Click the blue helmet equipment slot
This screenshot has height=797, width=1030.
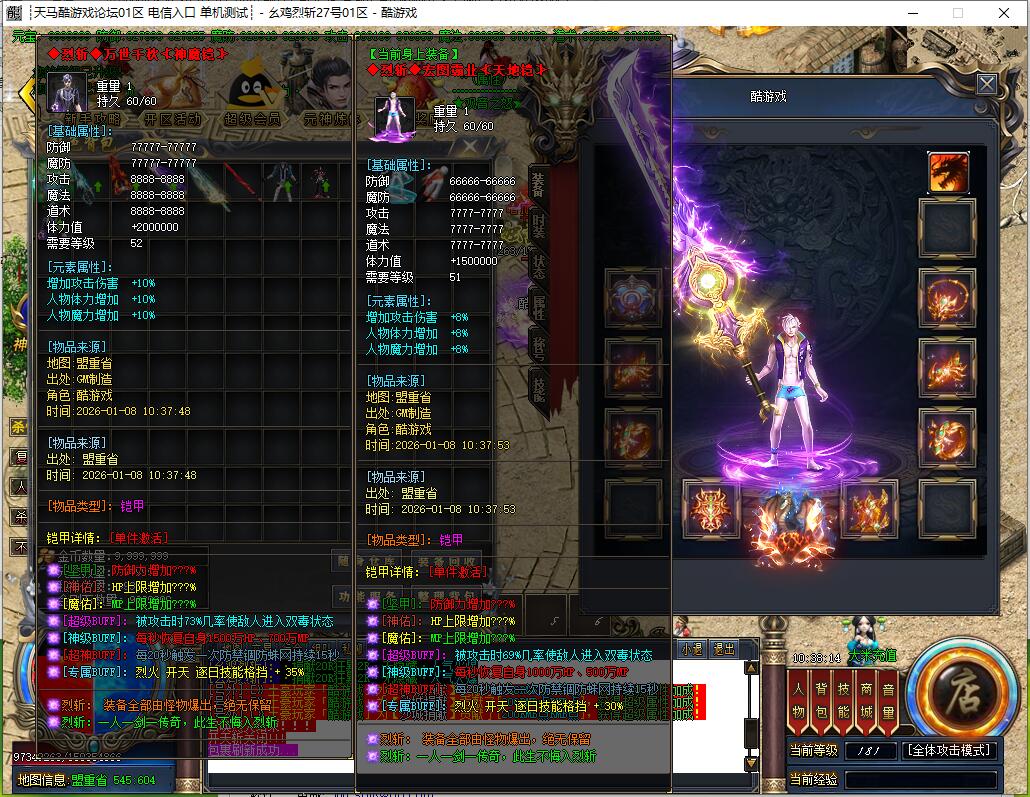tap(632, 298)
